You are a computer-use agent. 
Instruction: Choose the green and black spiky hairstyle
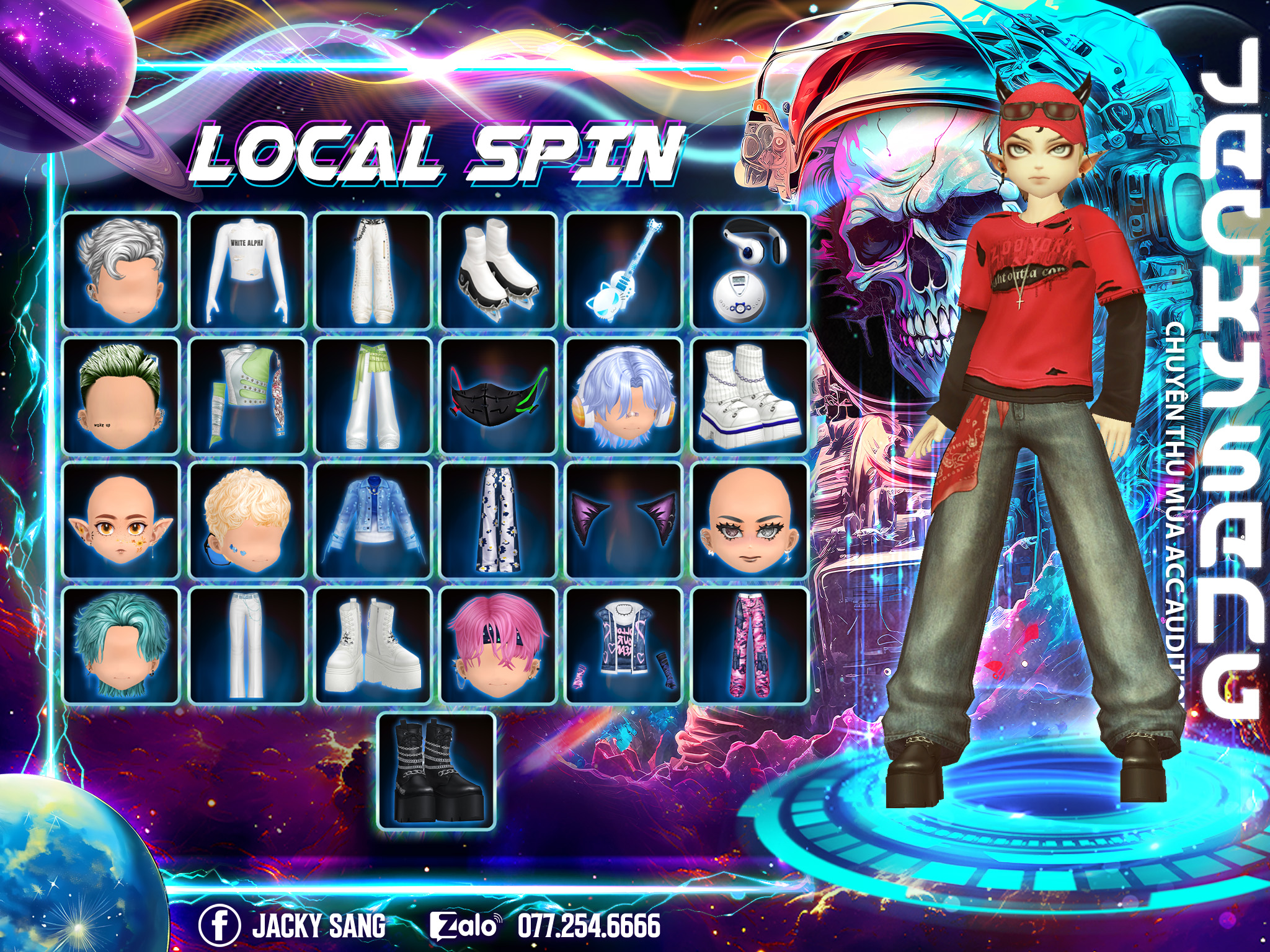pos(122,395)
